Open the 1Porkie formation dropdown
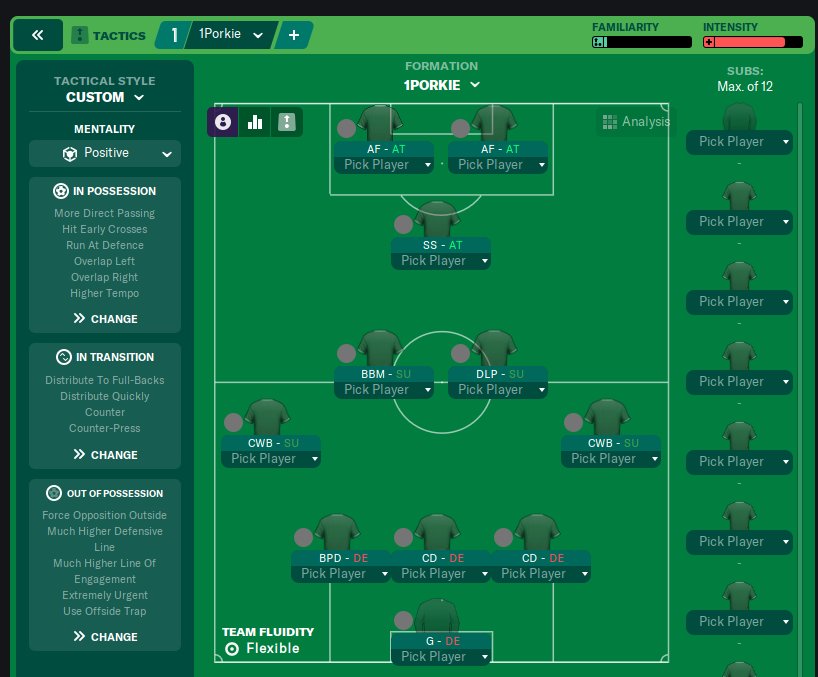 pyautogui.click(x=442, y=85)
